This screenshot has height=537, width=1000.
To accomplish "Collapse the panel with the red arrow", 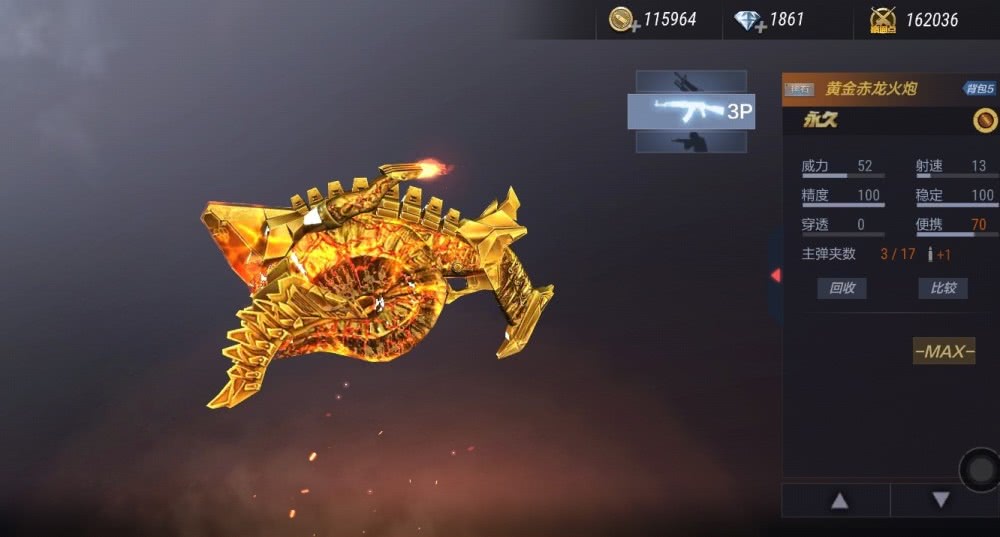I will (775, 275).
